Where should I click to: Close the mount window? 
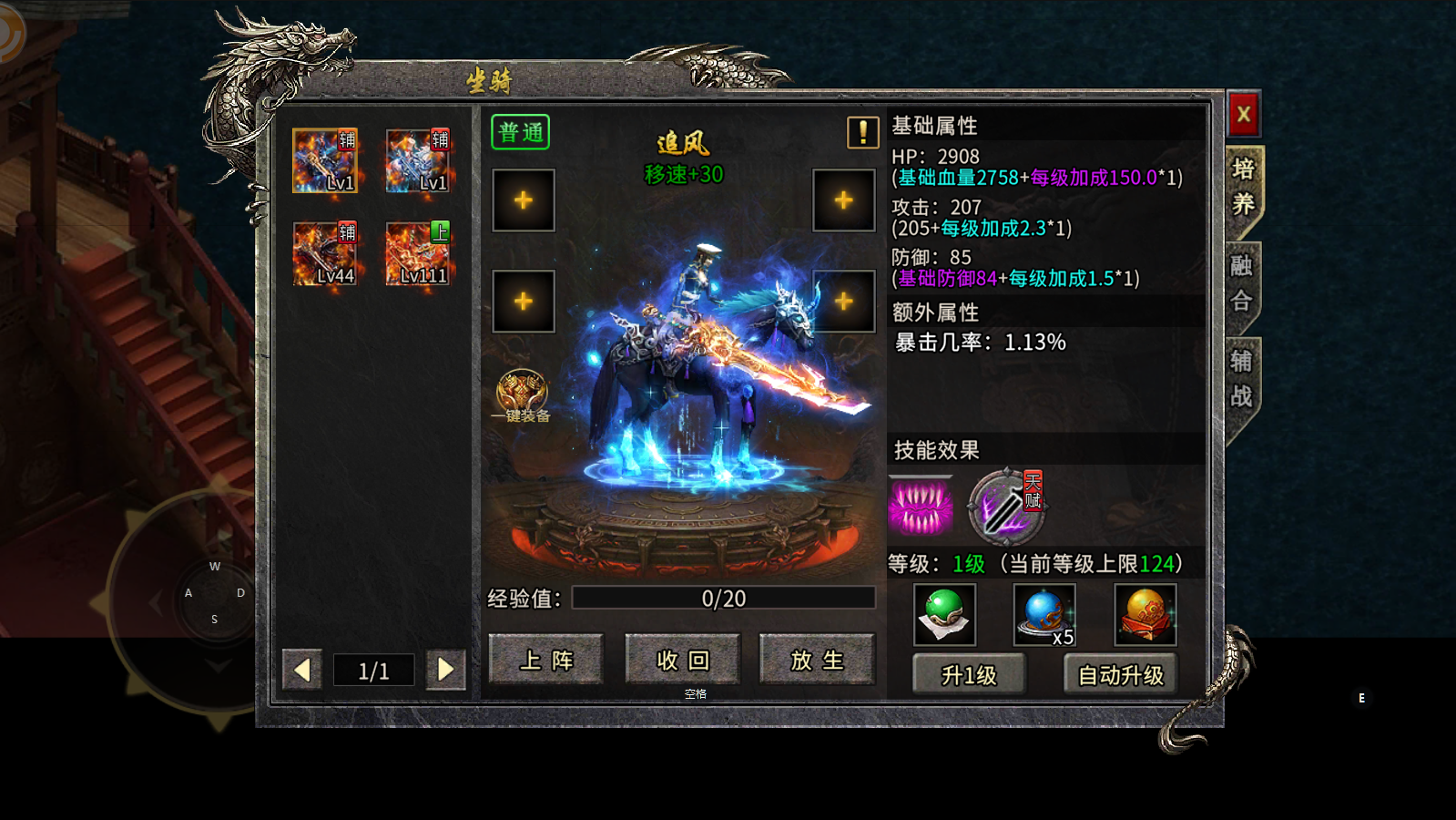pyautogui.click(x=1243, y=115)
